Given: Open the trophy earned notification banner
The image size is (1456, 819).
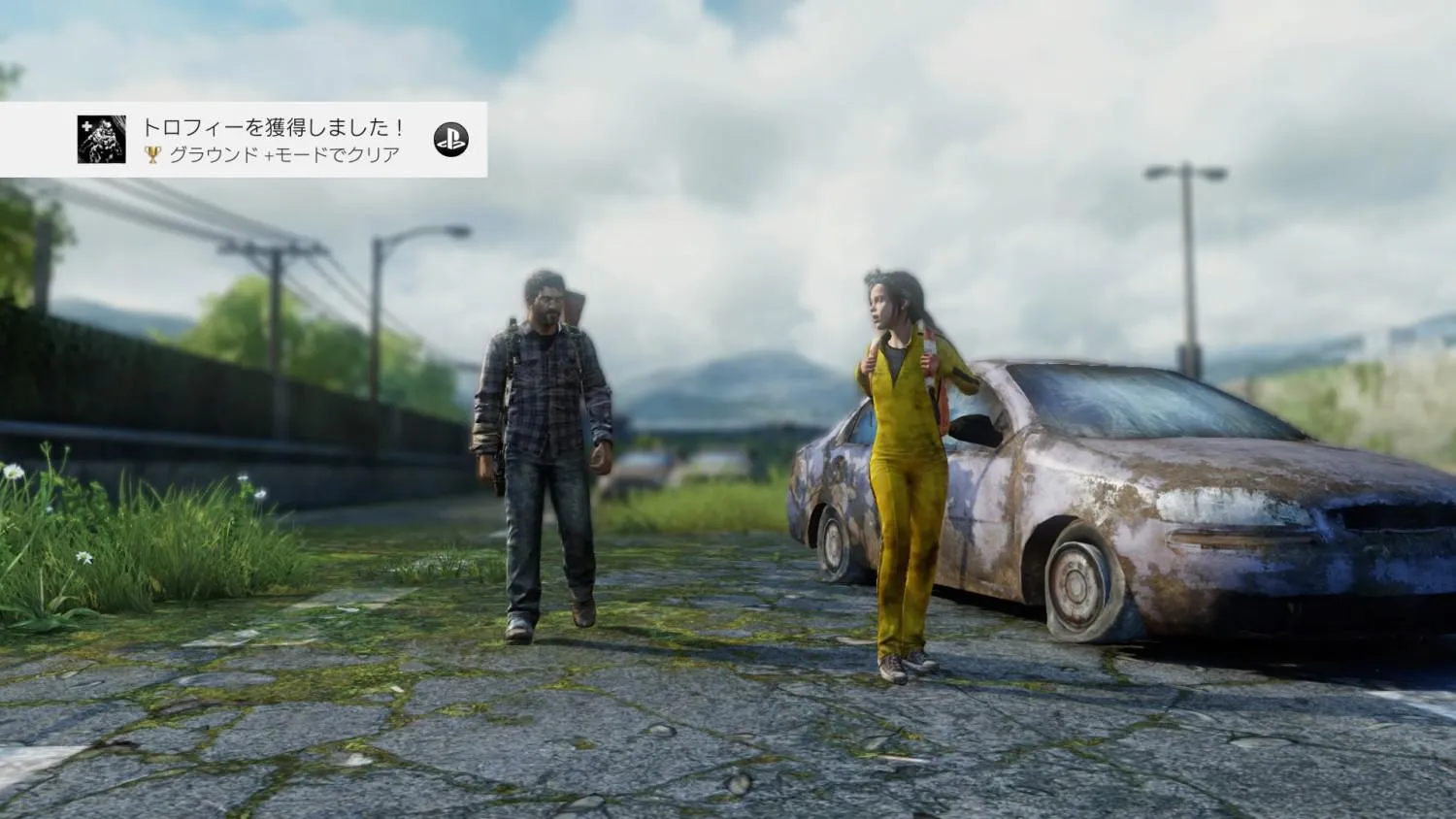Looking at the screenshot, I should [x=272, y=140].
